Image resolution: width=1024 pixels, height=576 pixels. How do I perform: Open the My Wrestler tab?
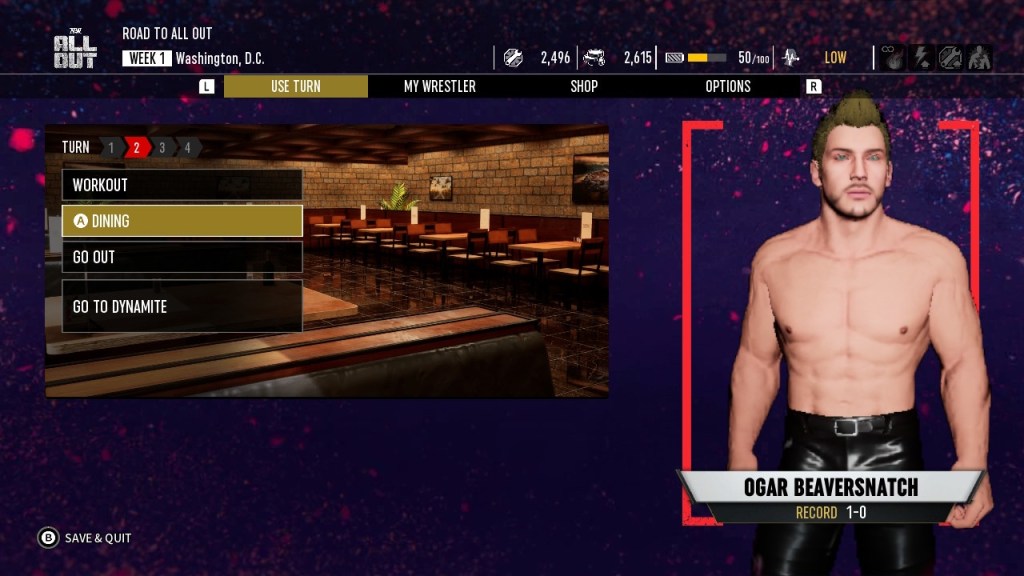click(439, 86)
